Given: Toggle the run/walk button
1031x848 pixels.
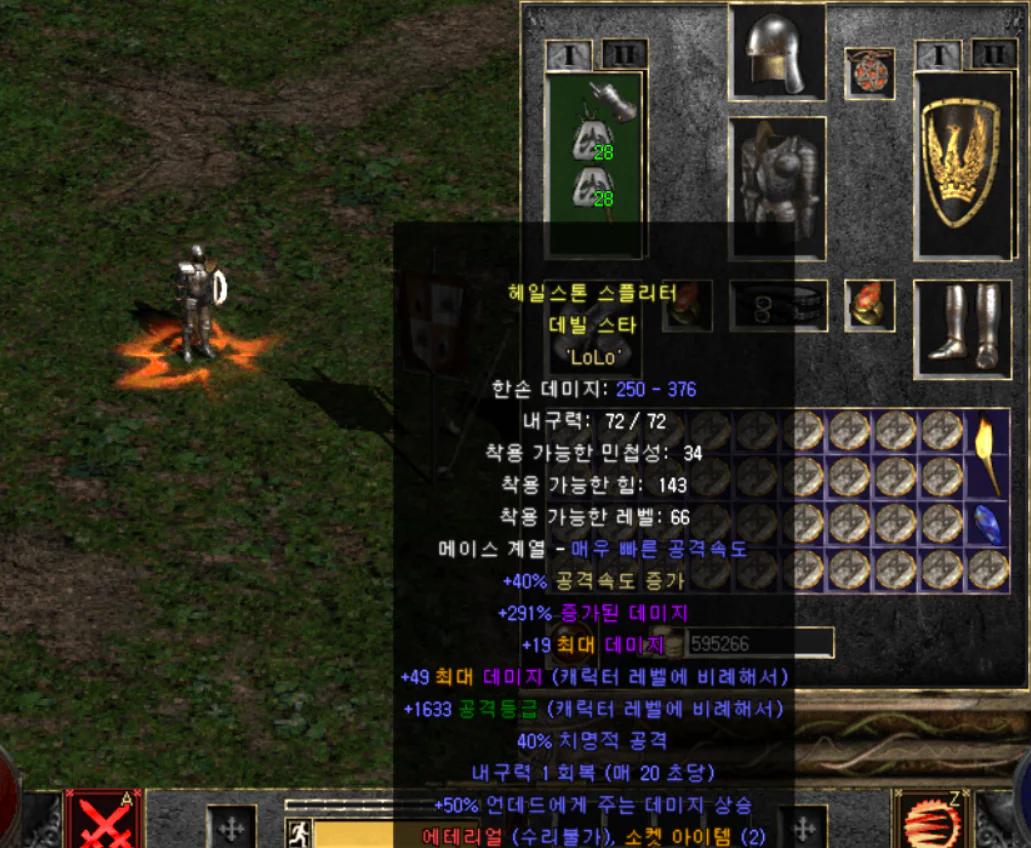Looking at the screenshot, I should [x=298, y=832].
